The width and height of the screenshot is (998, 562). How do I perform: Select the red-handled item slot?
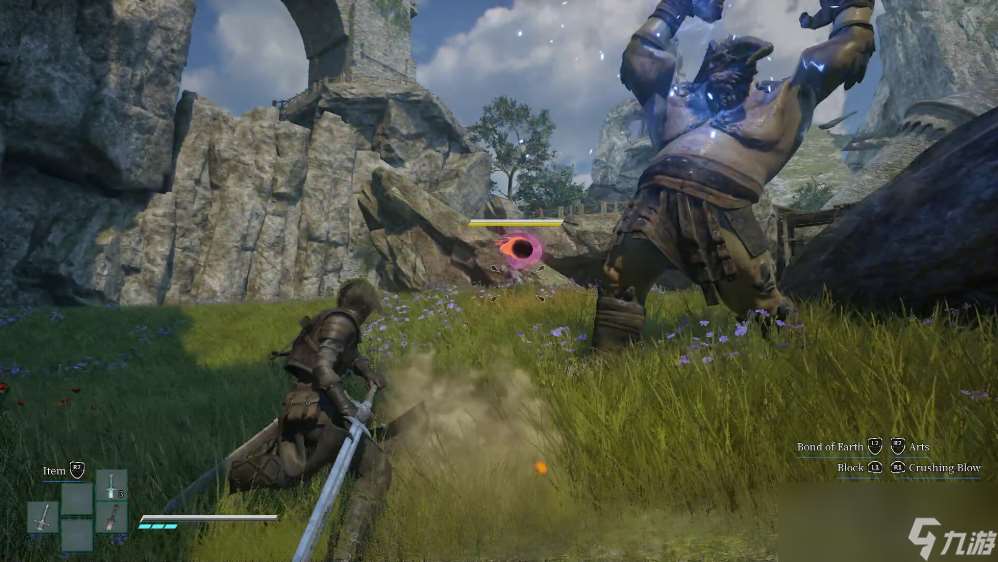111,517
